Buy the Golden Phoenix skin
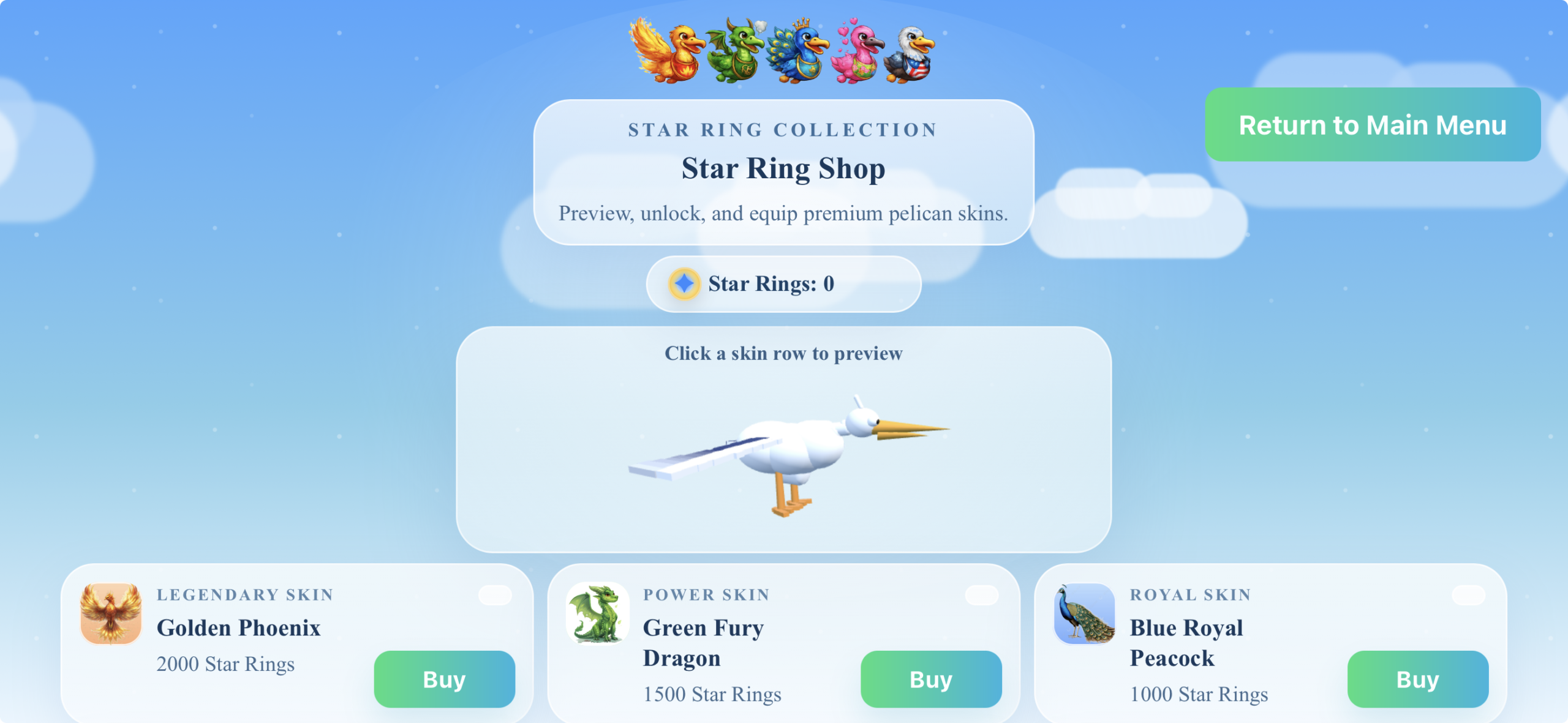The image size is (1568, 723). tap(444, 679)
